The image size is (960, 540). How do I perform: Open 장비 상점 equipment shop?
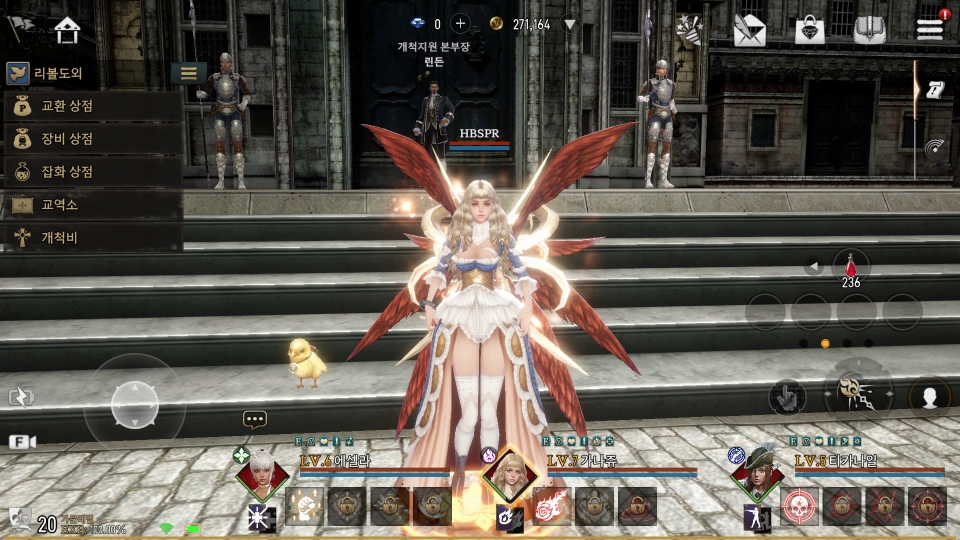click(92, 139)
